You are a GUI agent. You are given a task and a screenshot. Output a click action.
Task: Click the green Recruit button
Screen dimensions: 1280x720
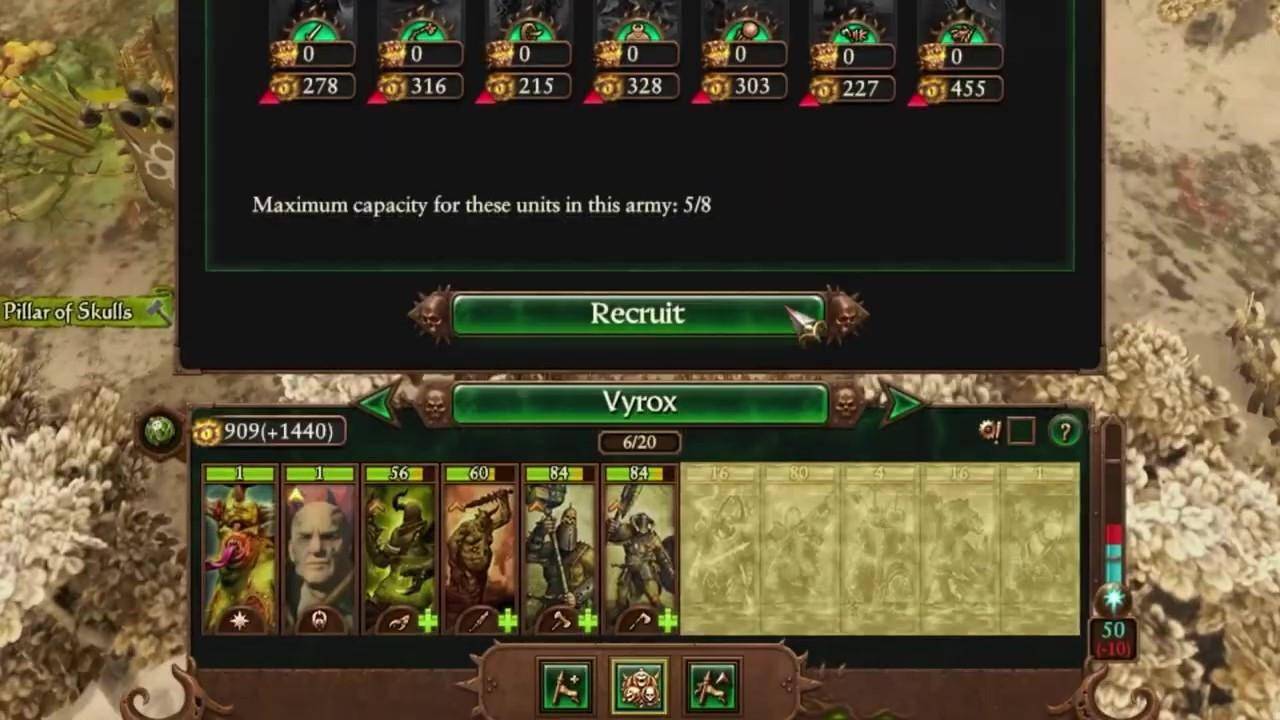(638, 314)
